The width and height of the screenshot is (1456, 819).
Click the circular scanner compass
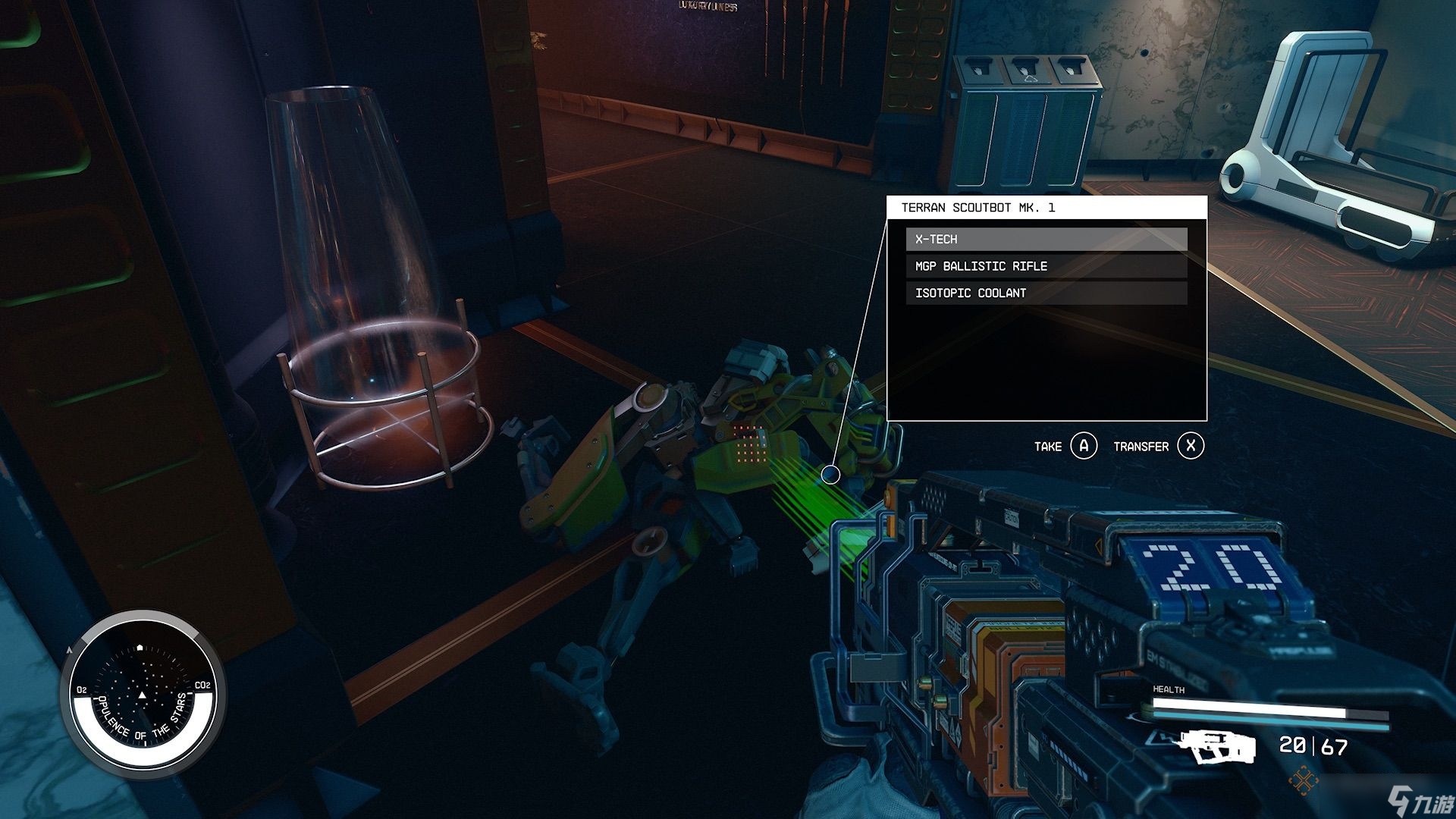coord(143,695)
